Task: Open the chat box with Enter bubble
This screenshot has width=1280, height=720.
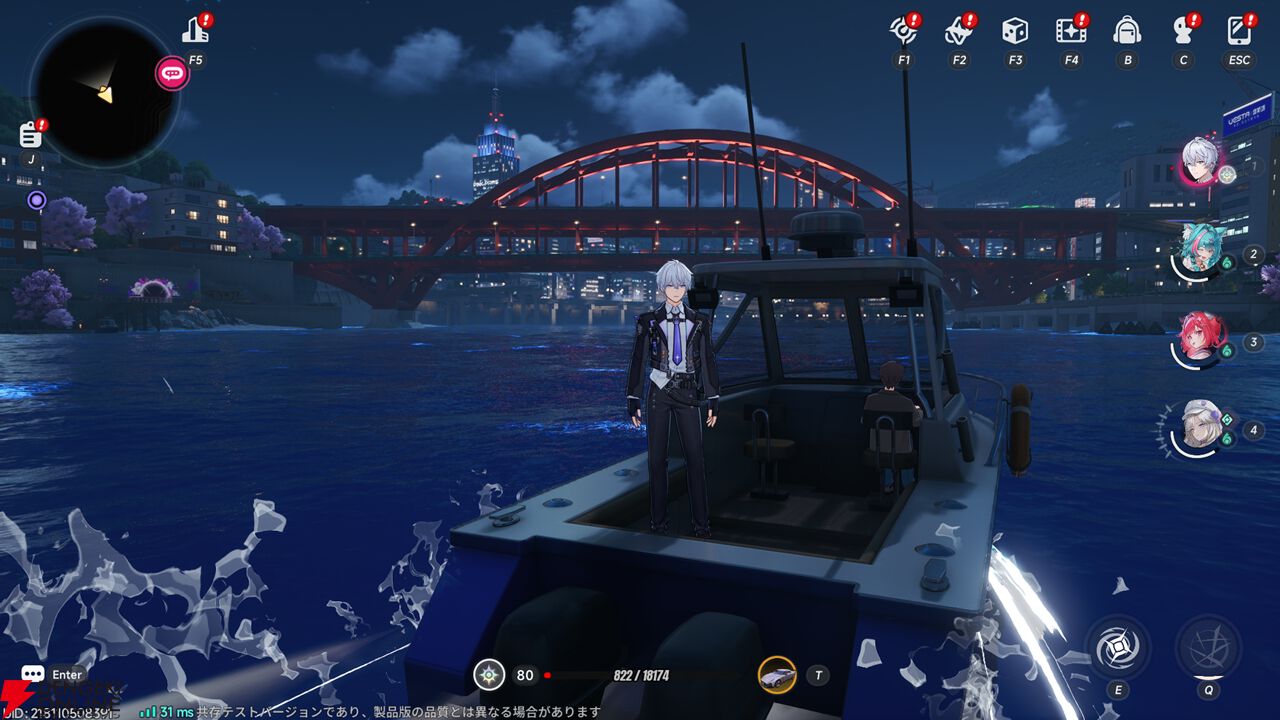Action: coord(33,675)
